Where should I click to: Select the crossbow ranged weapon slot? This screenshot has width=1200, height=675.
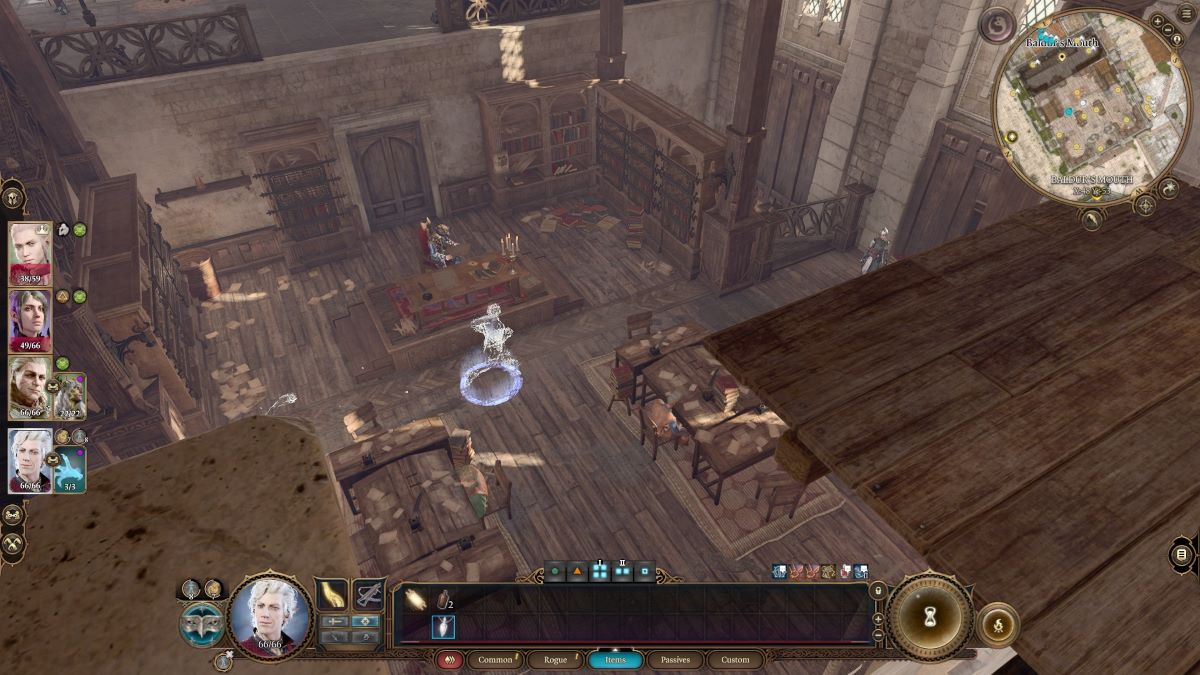(369, 595)
